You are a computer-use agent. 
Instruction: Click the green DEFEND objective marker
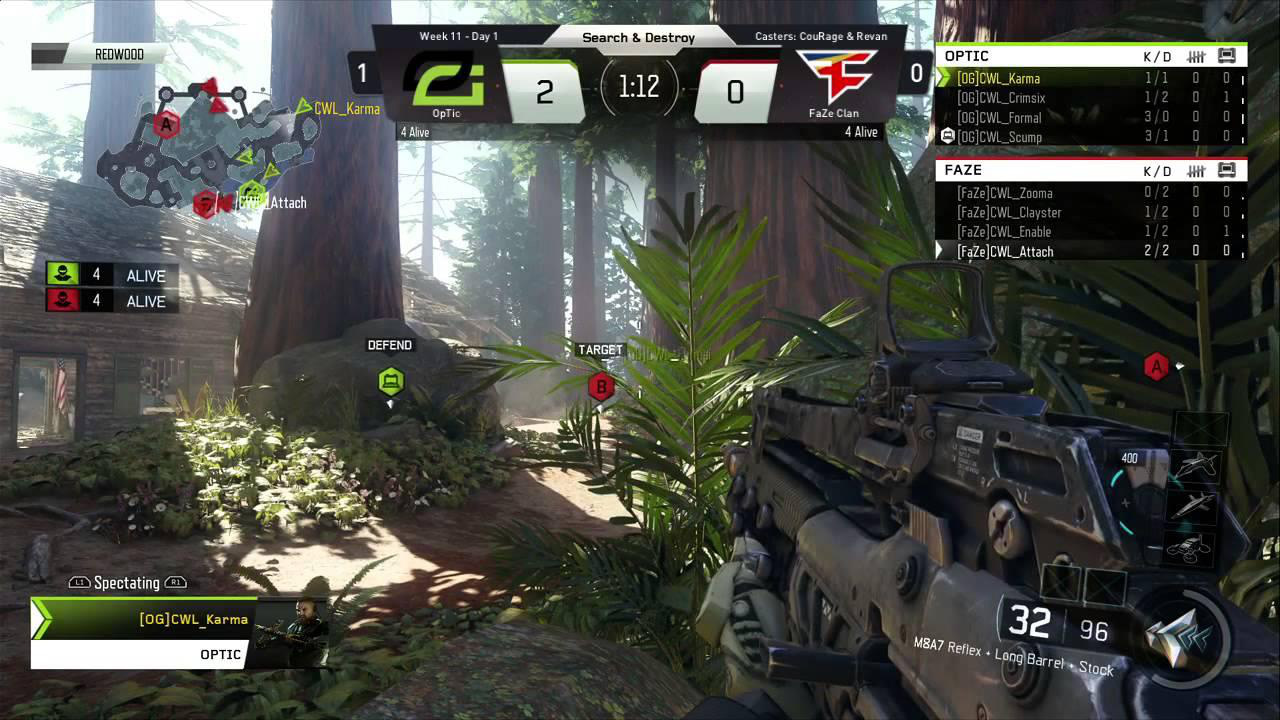390,381
